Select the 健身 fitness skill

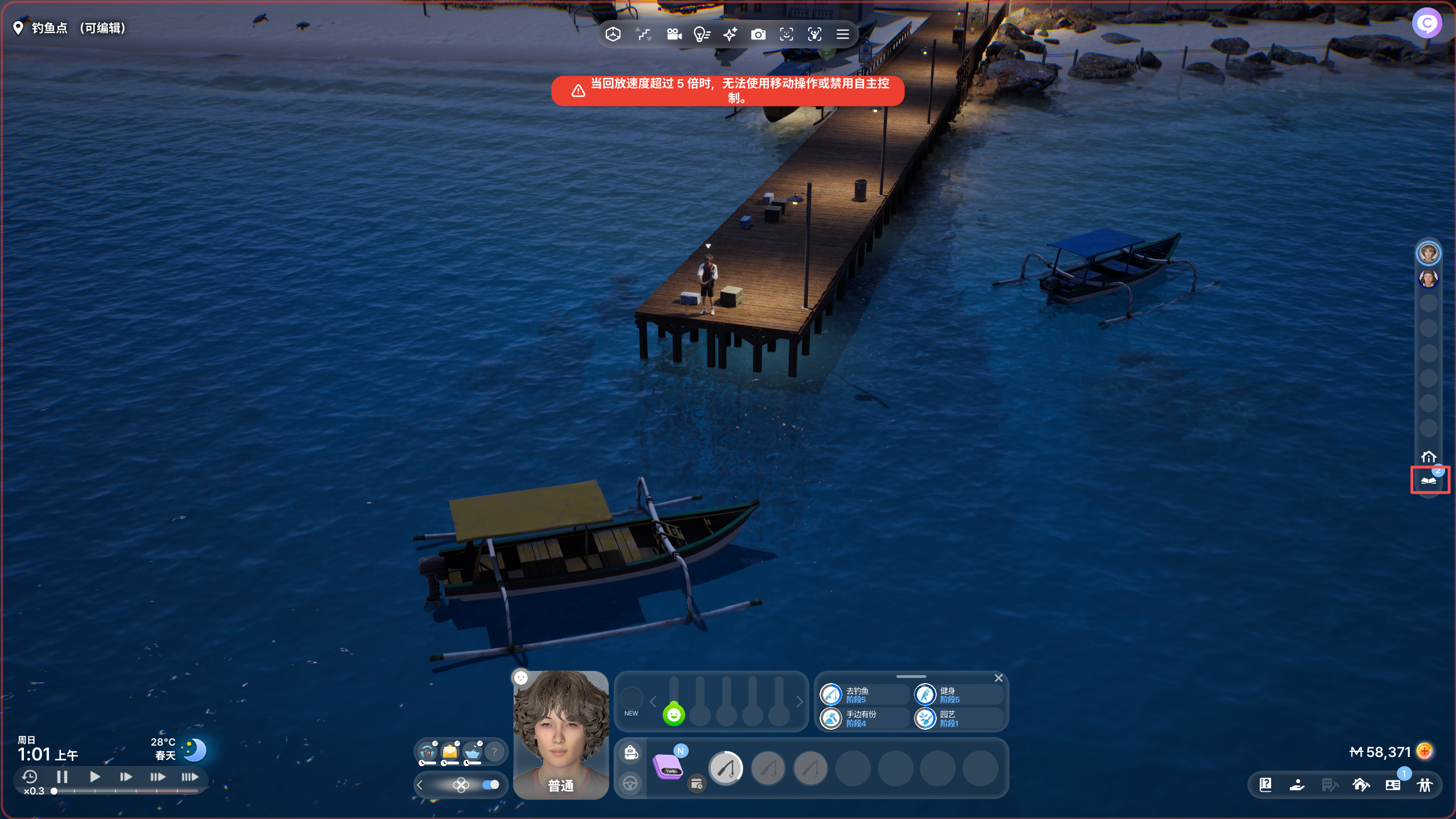pos(925,694)
